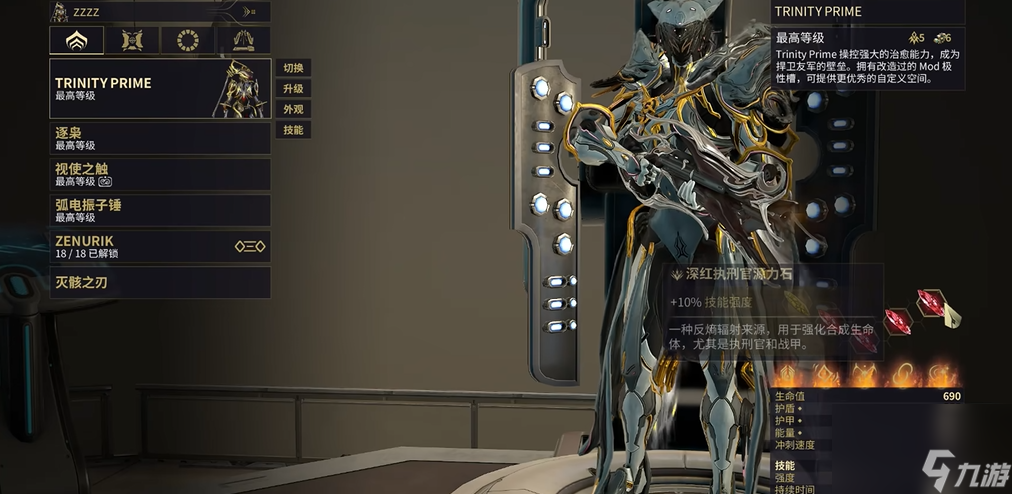The width and height of the screenshot is (1012, 494).
Task: Click the 切换 (switch) button
Action: 293,68
